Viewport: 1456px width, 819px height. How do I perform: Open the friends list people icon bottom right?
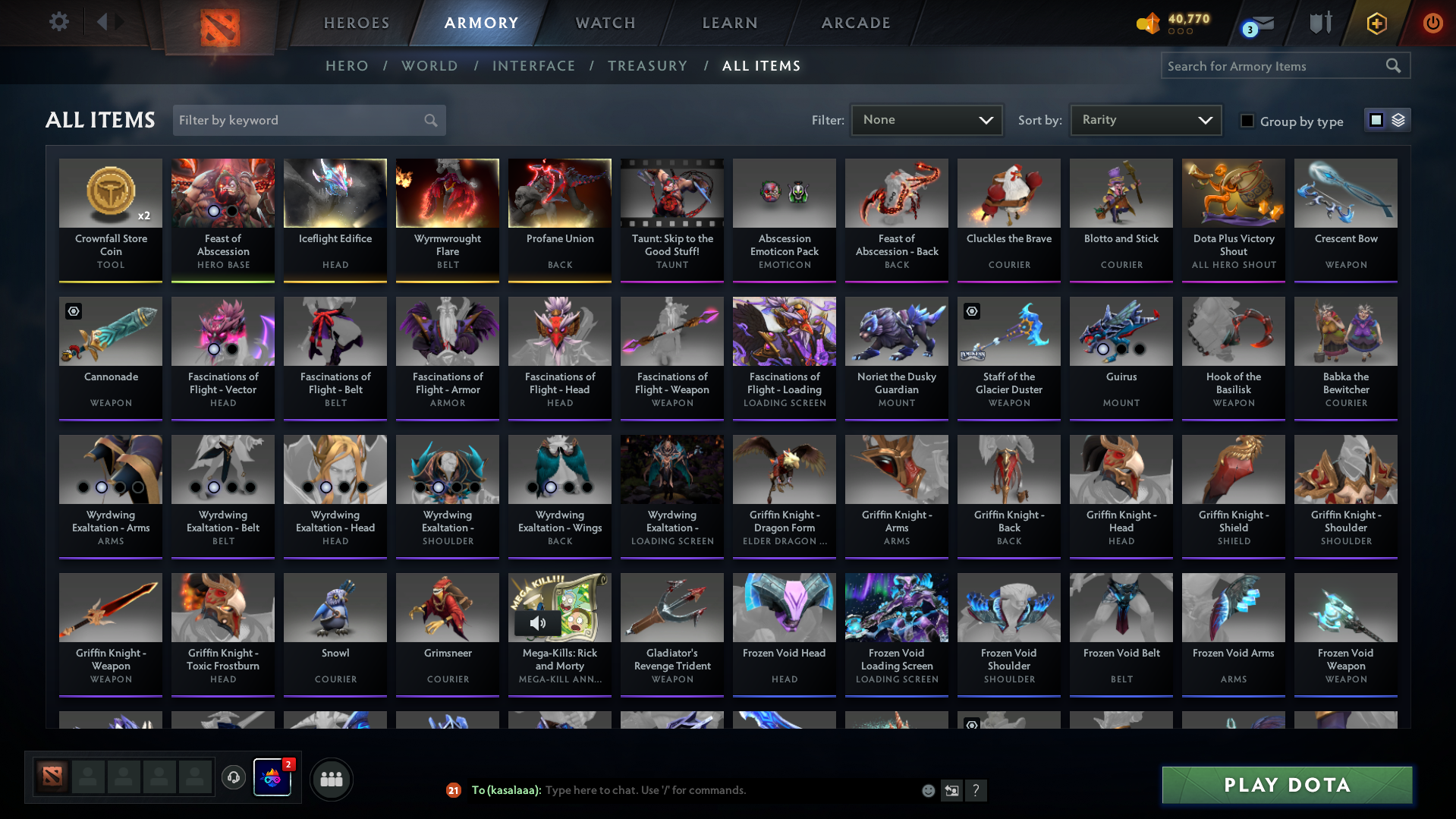coord(331,778)
